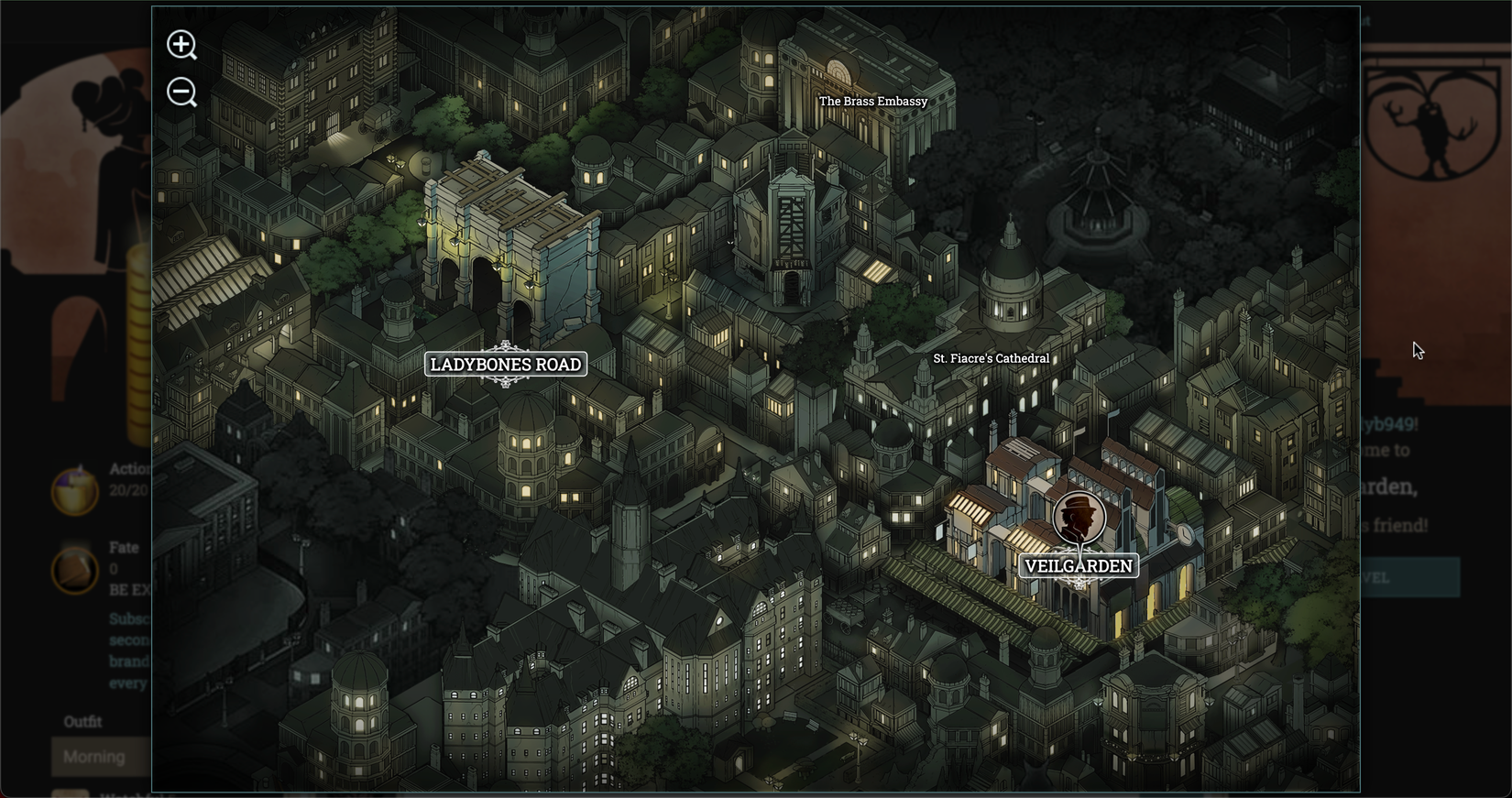
Task: Zoom in using the plus magnifier icon
Action: pos(181,45)
